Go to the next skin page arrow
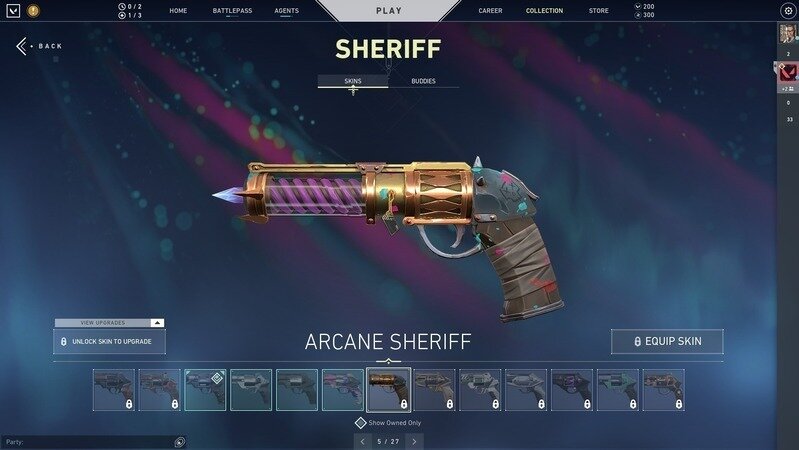This screenshot has height=450, width=799. pos(414,441)
